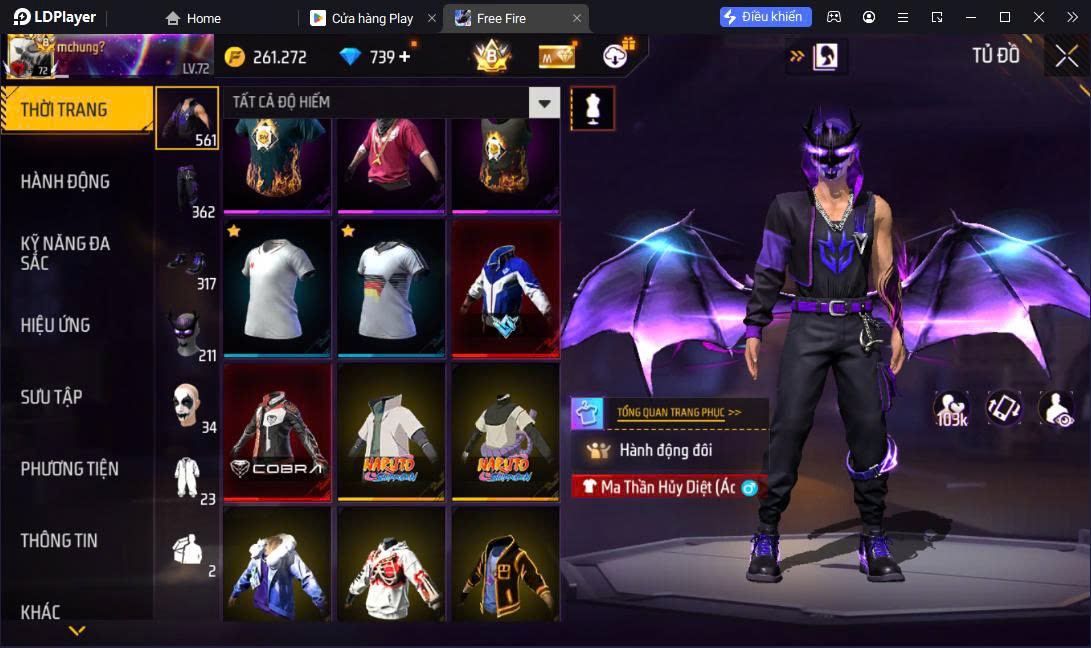Image resolution: width=1091 pixels, height=648 pixels.
Task: Pick the black jacket with orange trim
Action: tap(505, 565)
